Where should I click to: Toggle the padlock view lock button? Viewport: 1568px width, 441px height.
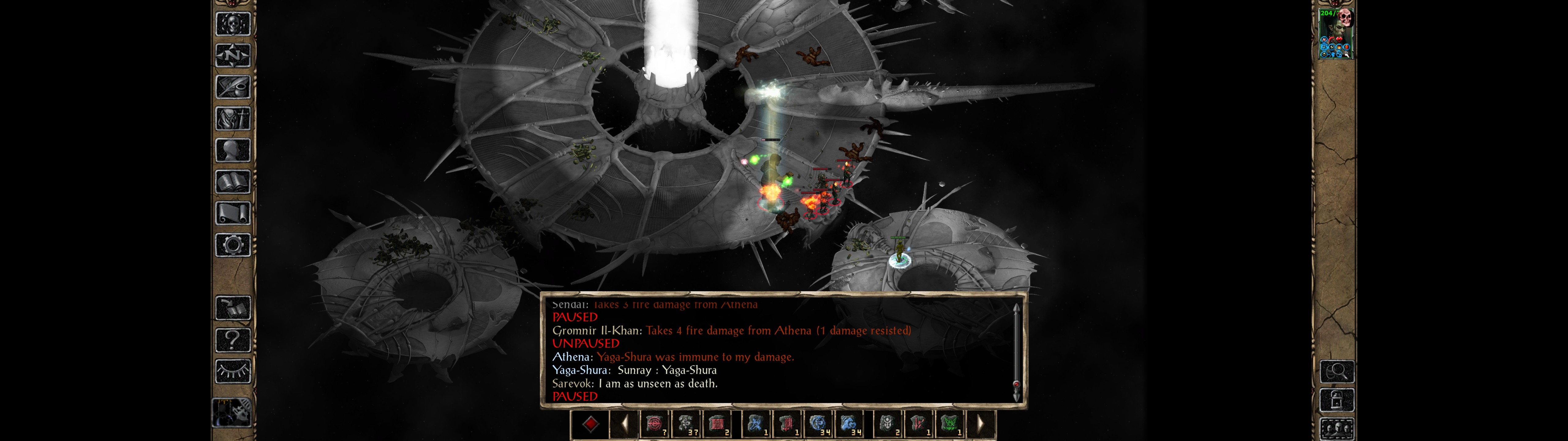point(1337,401)
